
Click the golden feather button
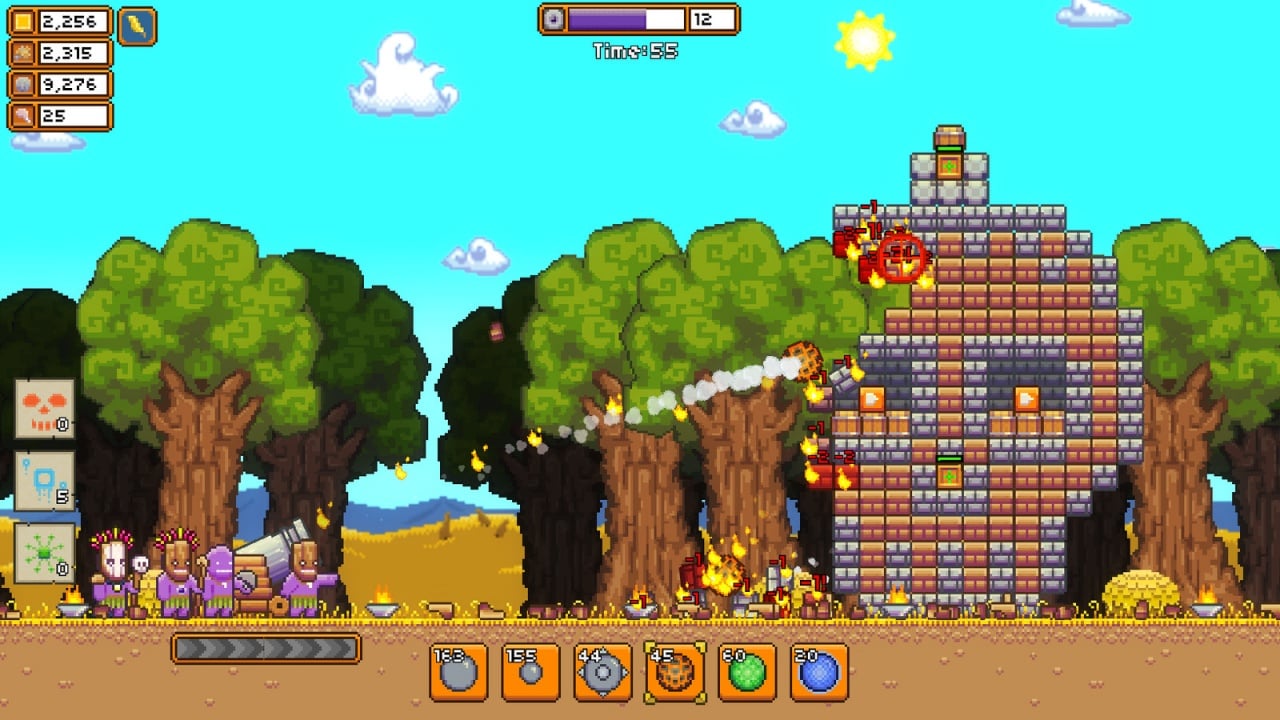(137, 27)
